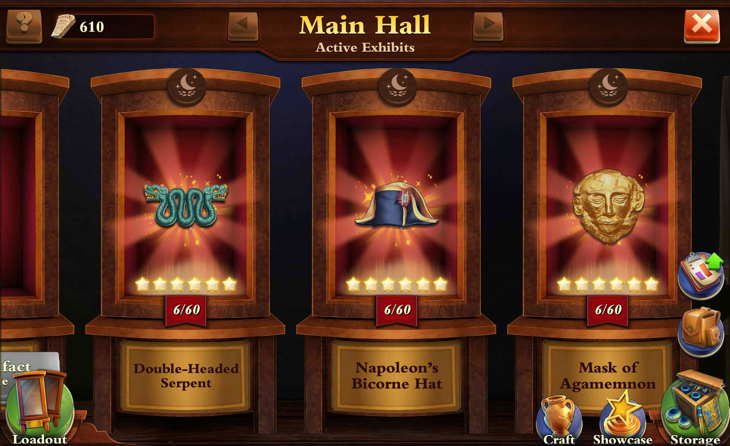Open the Craft menu

[x=558, y=417]
